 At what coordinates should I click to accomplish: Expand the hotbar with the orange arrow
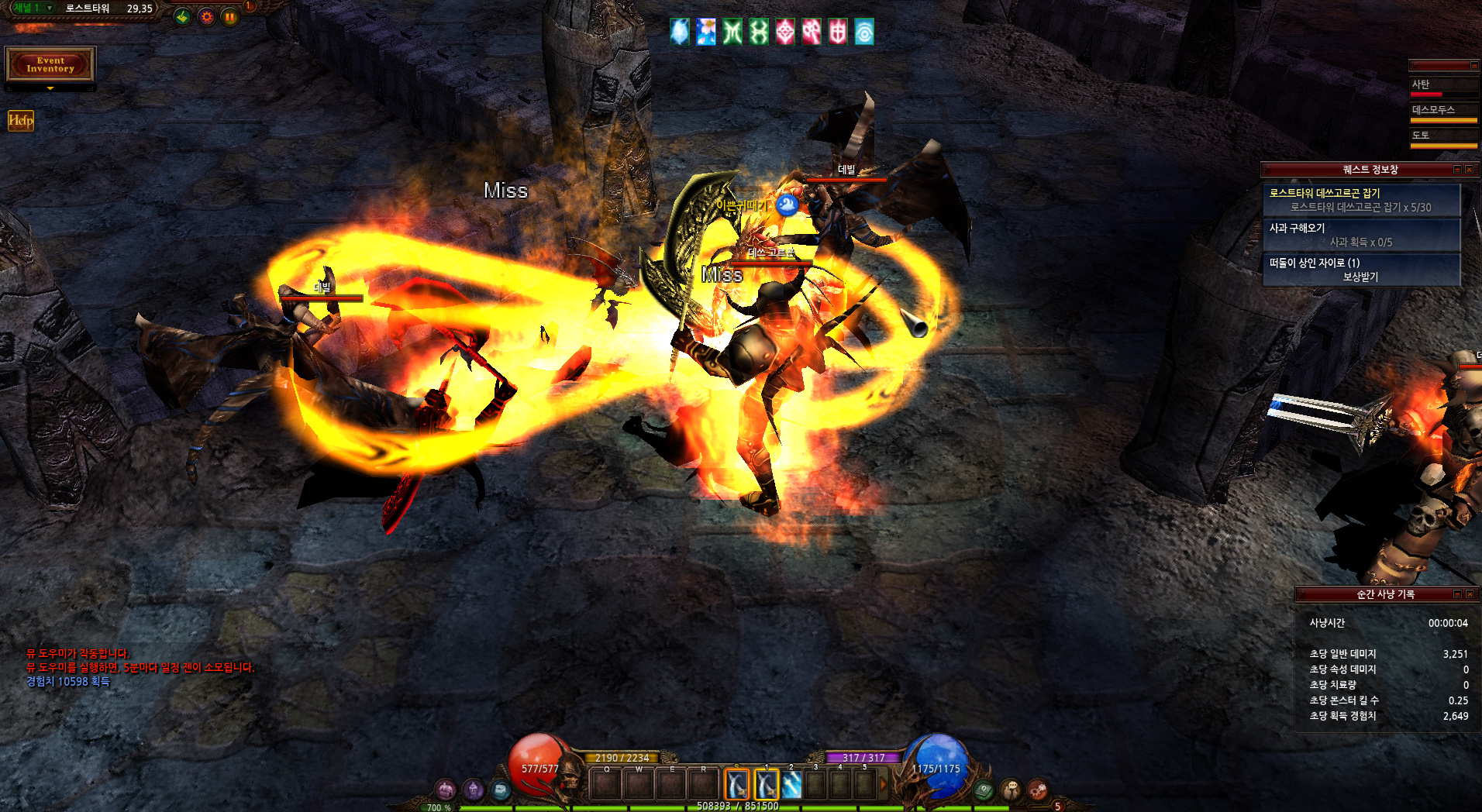pos(883,784)
